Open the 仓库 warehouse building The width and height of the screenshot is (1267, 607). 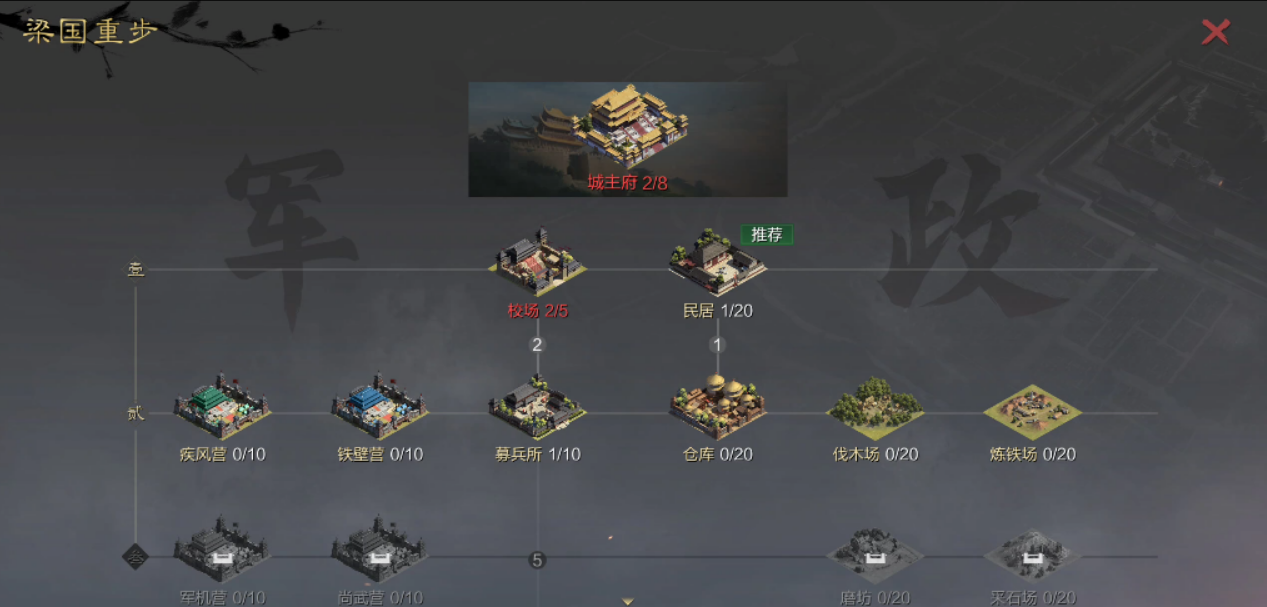[x=717, y=408]
